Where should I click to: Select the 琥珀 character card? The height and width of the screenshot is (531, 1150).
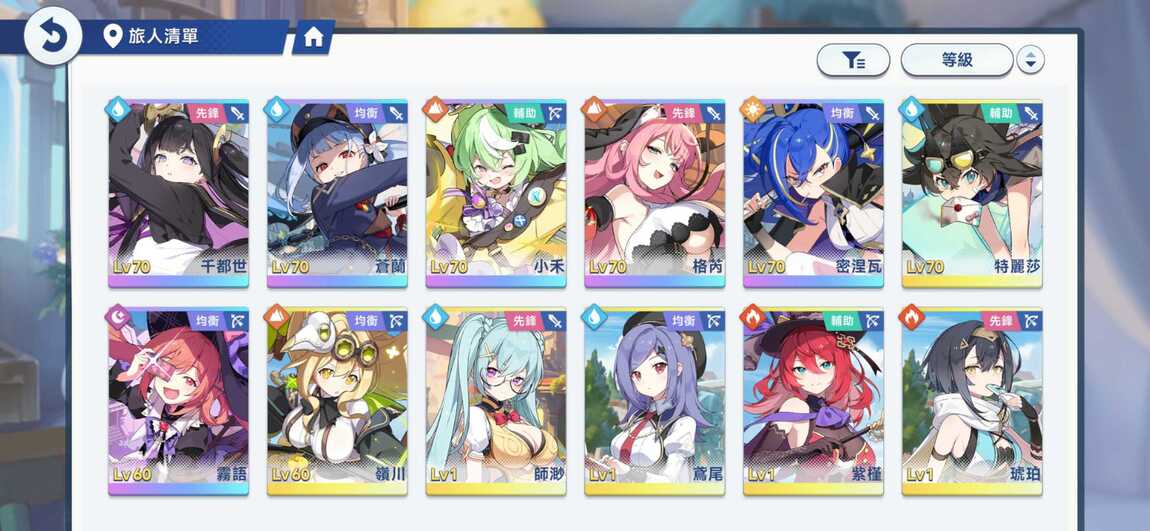click(x=972, y=401)
